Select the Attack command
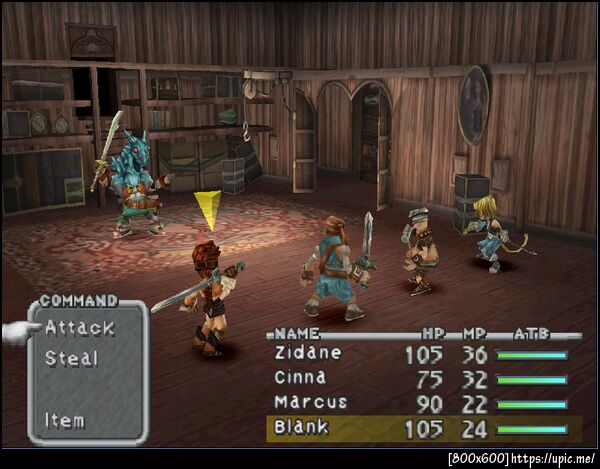The width and height of the screenshot is (600, 469). click(80, 328)
